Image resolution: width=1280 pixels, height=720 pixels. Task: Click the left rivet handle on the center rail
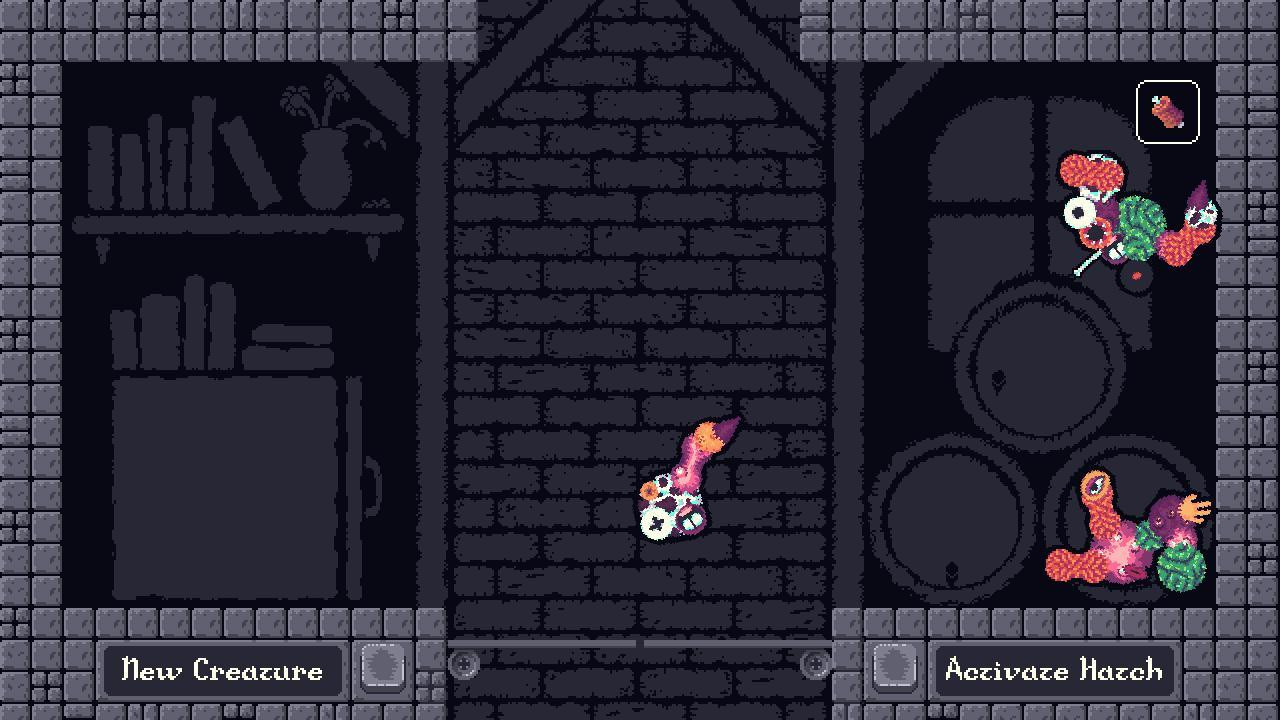(x=465, y=662)
